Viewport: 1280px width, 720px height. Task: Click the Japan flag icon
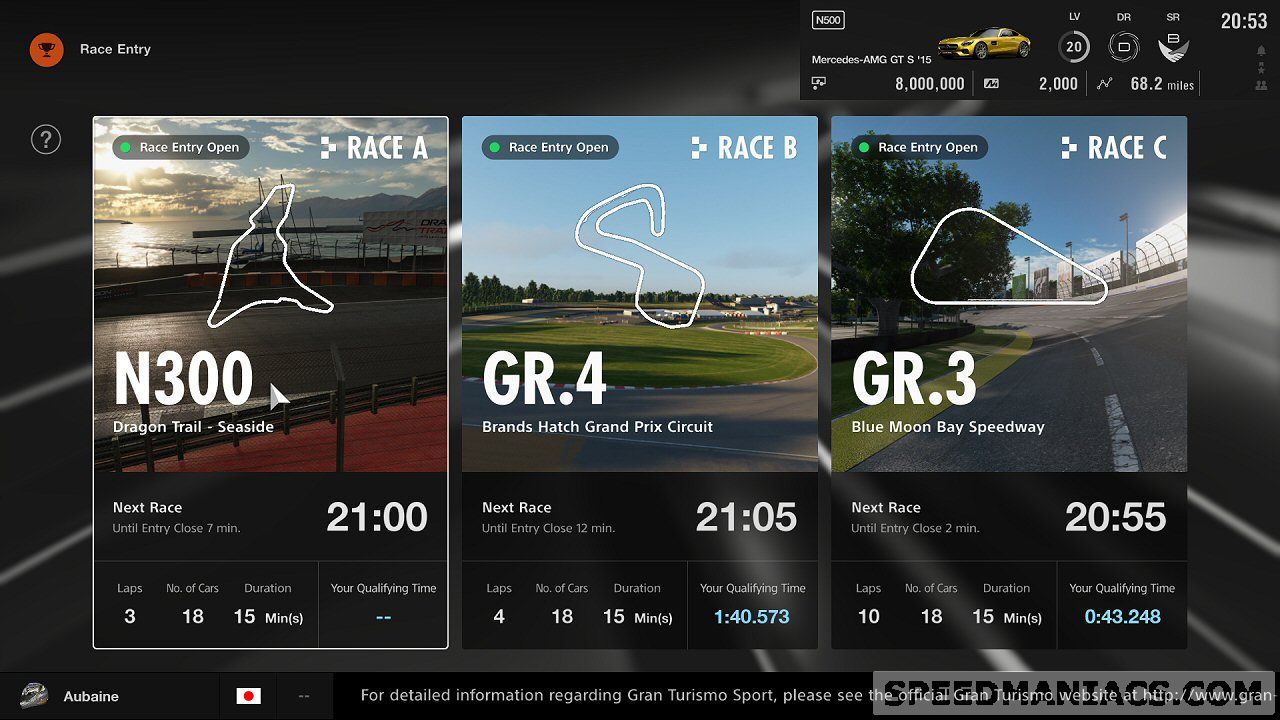tap(249, 696)
